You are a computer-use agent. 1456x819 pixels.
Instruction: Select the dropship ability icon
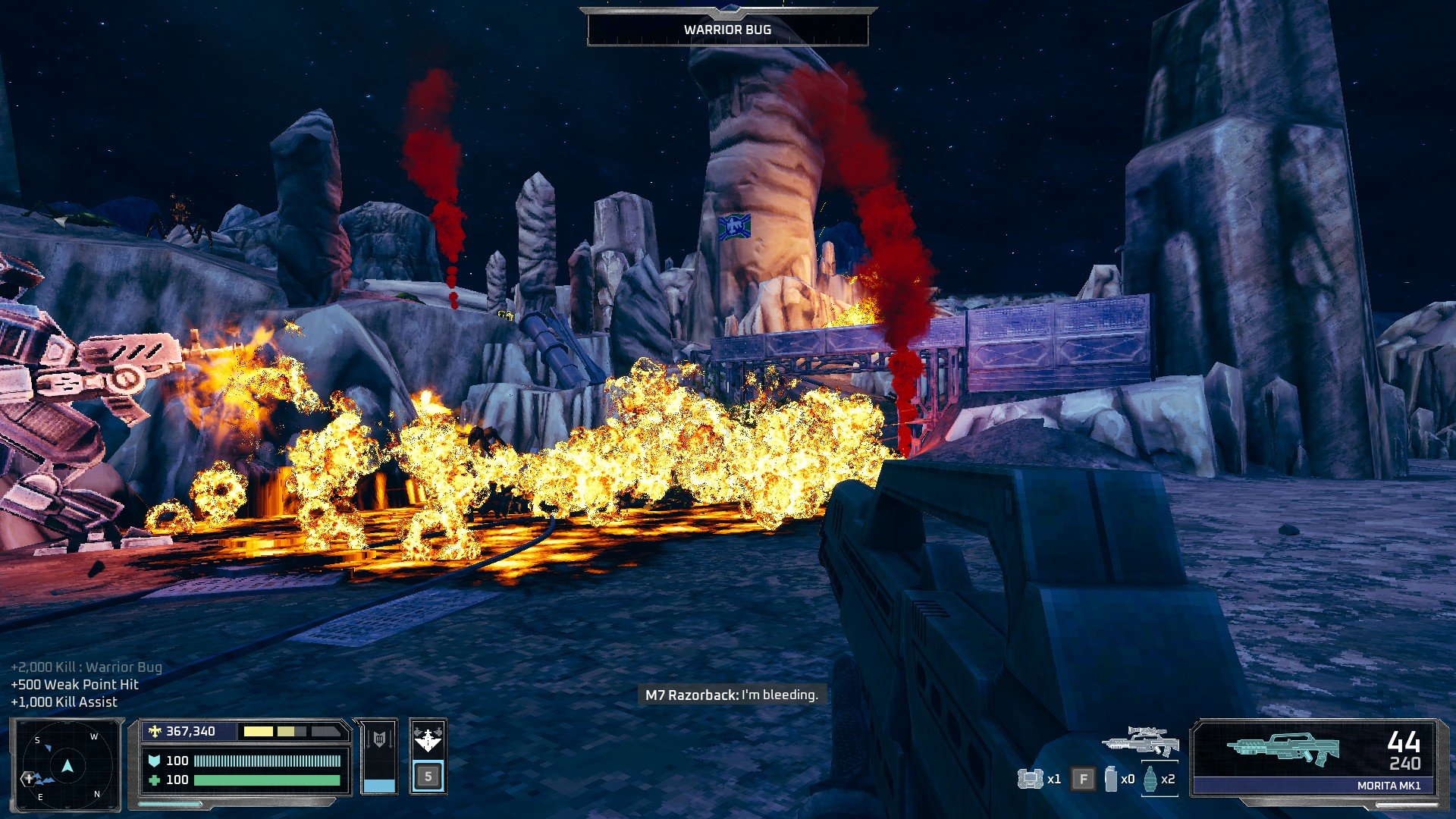pyautogui.click(x=428, y=738)
